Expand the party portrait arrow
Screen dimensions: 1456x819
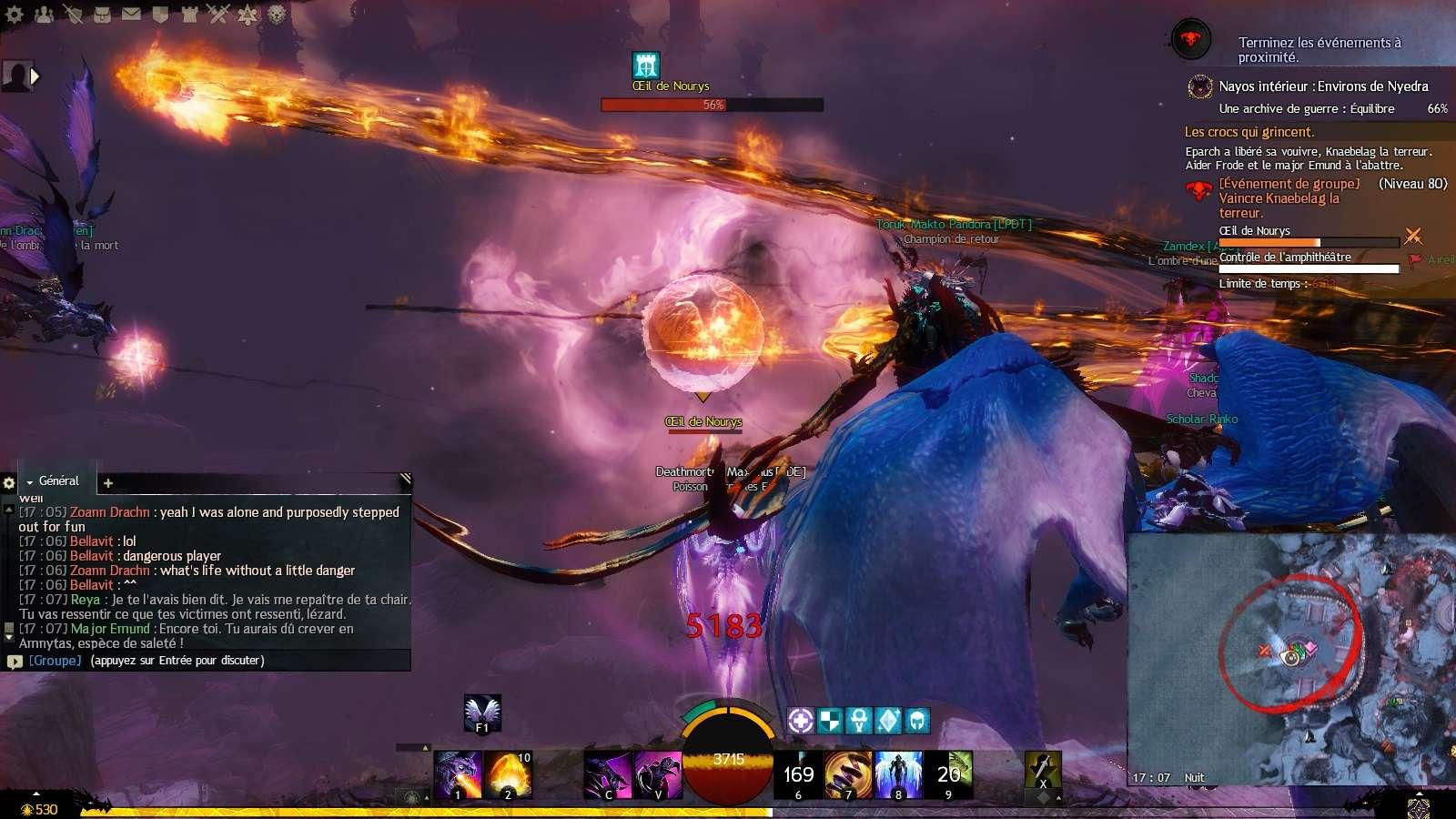(35, 76)
